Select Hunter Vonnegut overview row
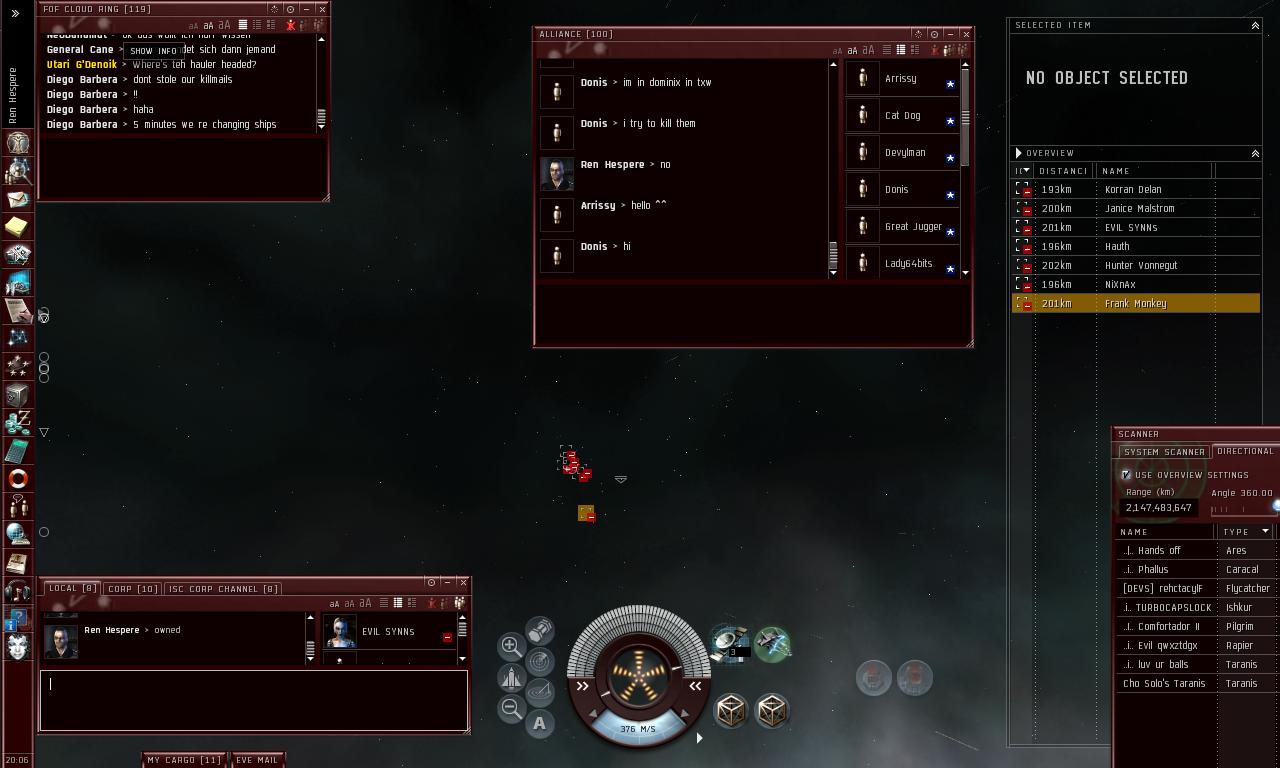 tap(1140, 265)
